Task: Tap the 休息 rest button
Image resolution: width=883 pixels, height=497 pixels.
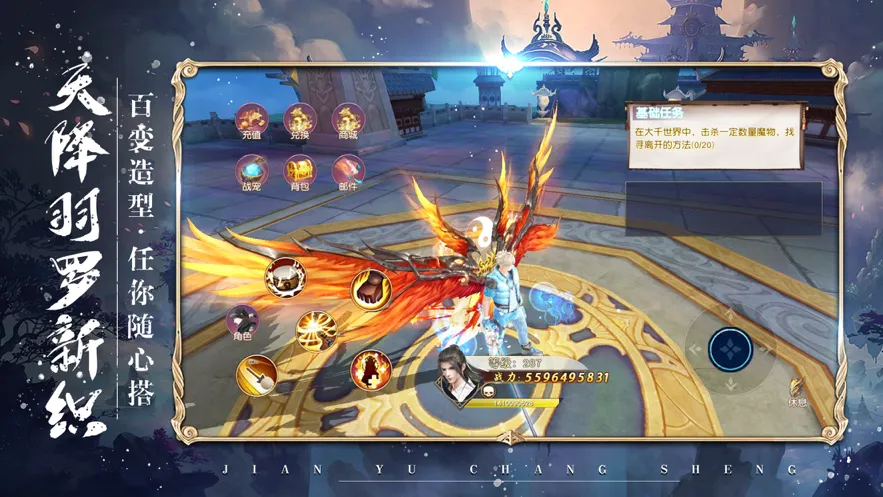Action: 797,391
